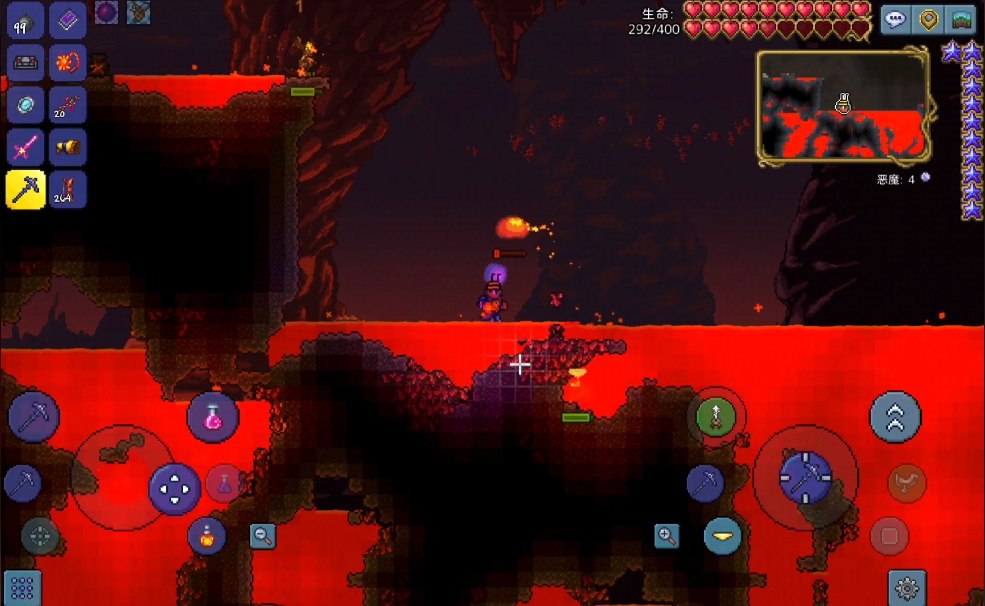Toggle the minimap display button

point(961,19)
